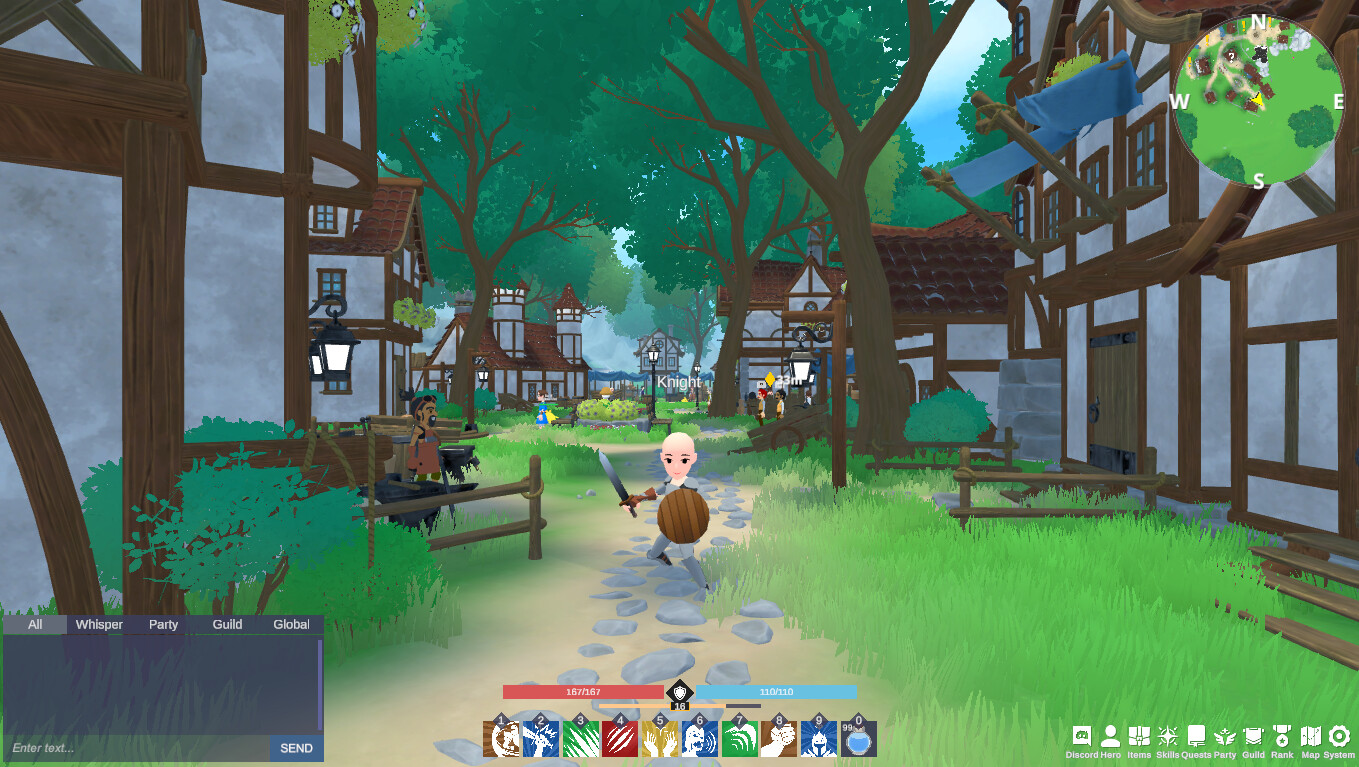The width and height of the screenshot is (1359, 767).
Task: Open the Guild banner icon
Action: (1252, 735)
